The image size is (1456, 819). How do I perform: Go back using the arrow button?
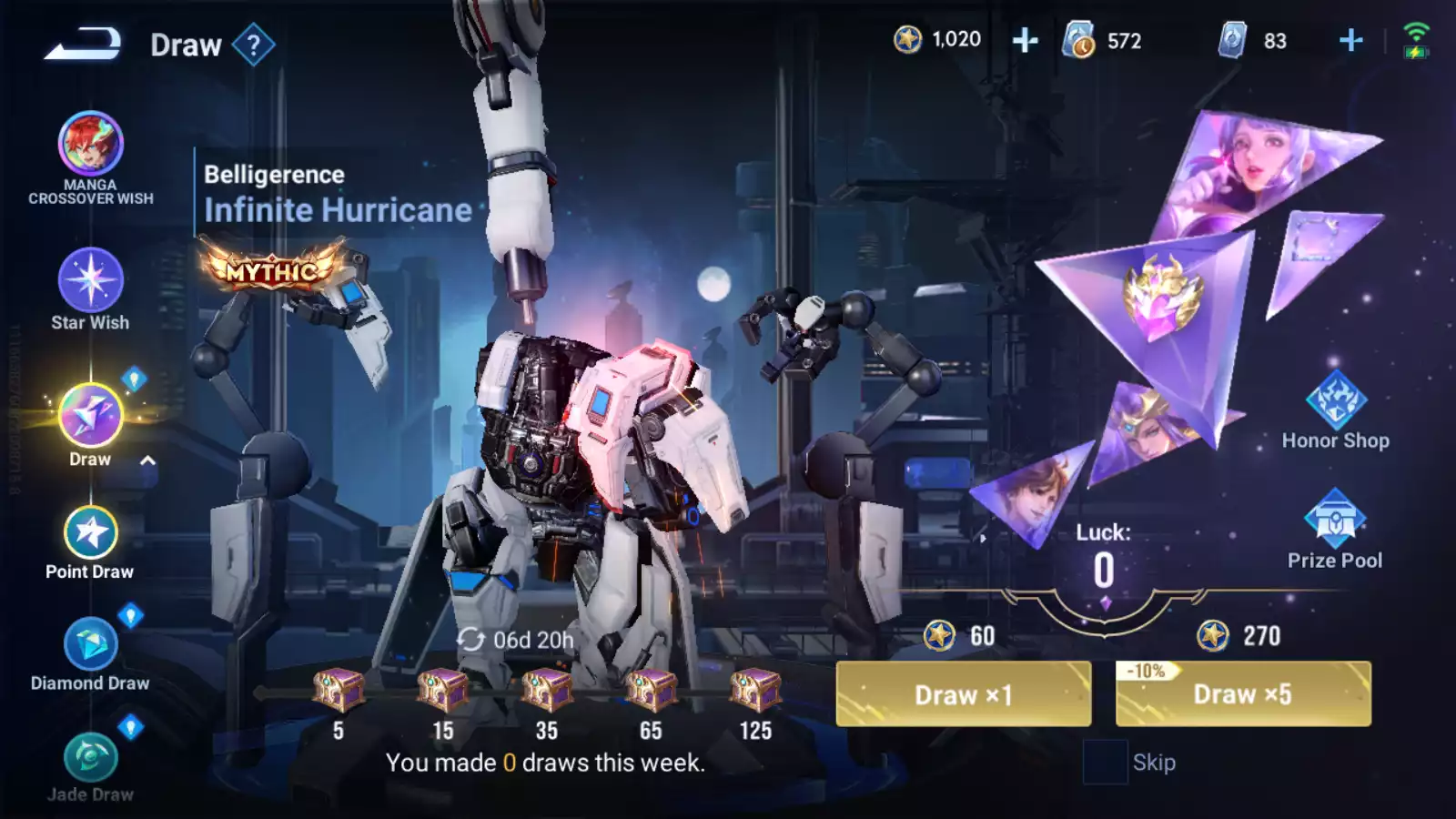coord(83,44)
